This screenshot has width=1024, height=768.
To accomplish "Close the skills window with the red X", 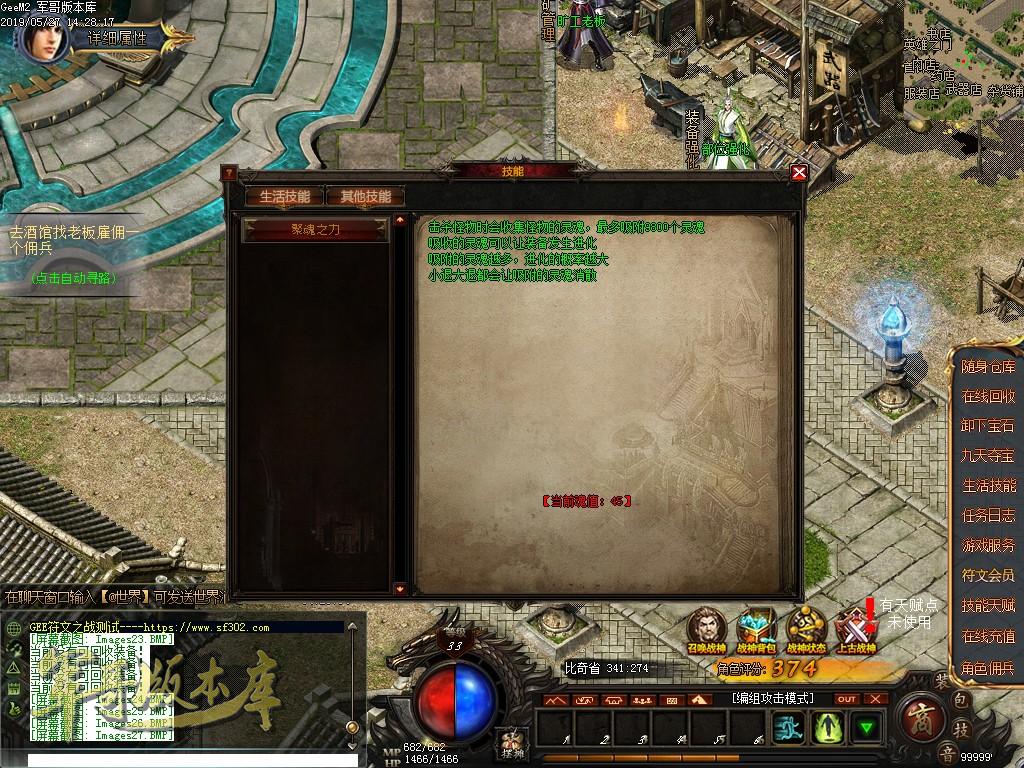I will [798, 172].
